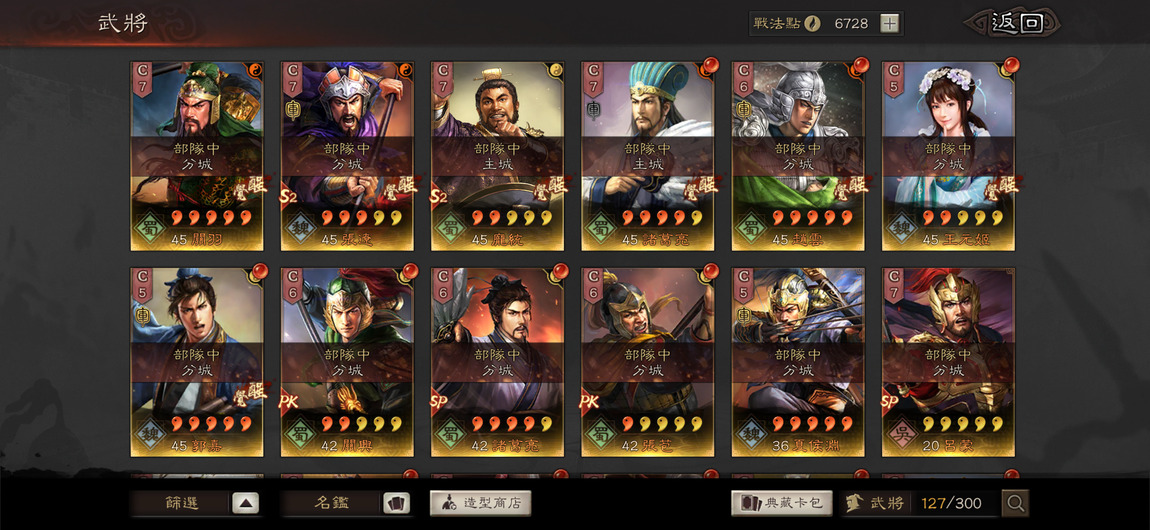The image size is (1150, 530).
Task: Open the 關興 general card
Action: pos(347,361)
